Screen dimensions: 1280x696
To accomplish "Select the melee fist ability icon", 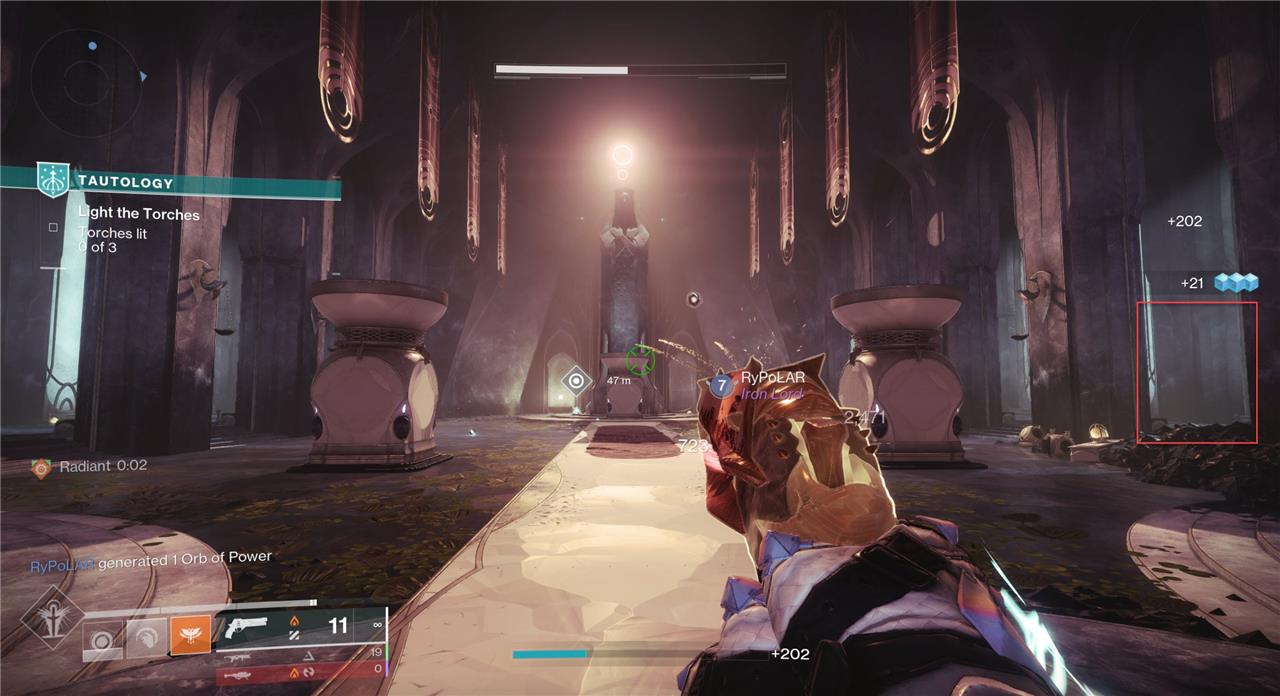I will (x=146, y=637).
